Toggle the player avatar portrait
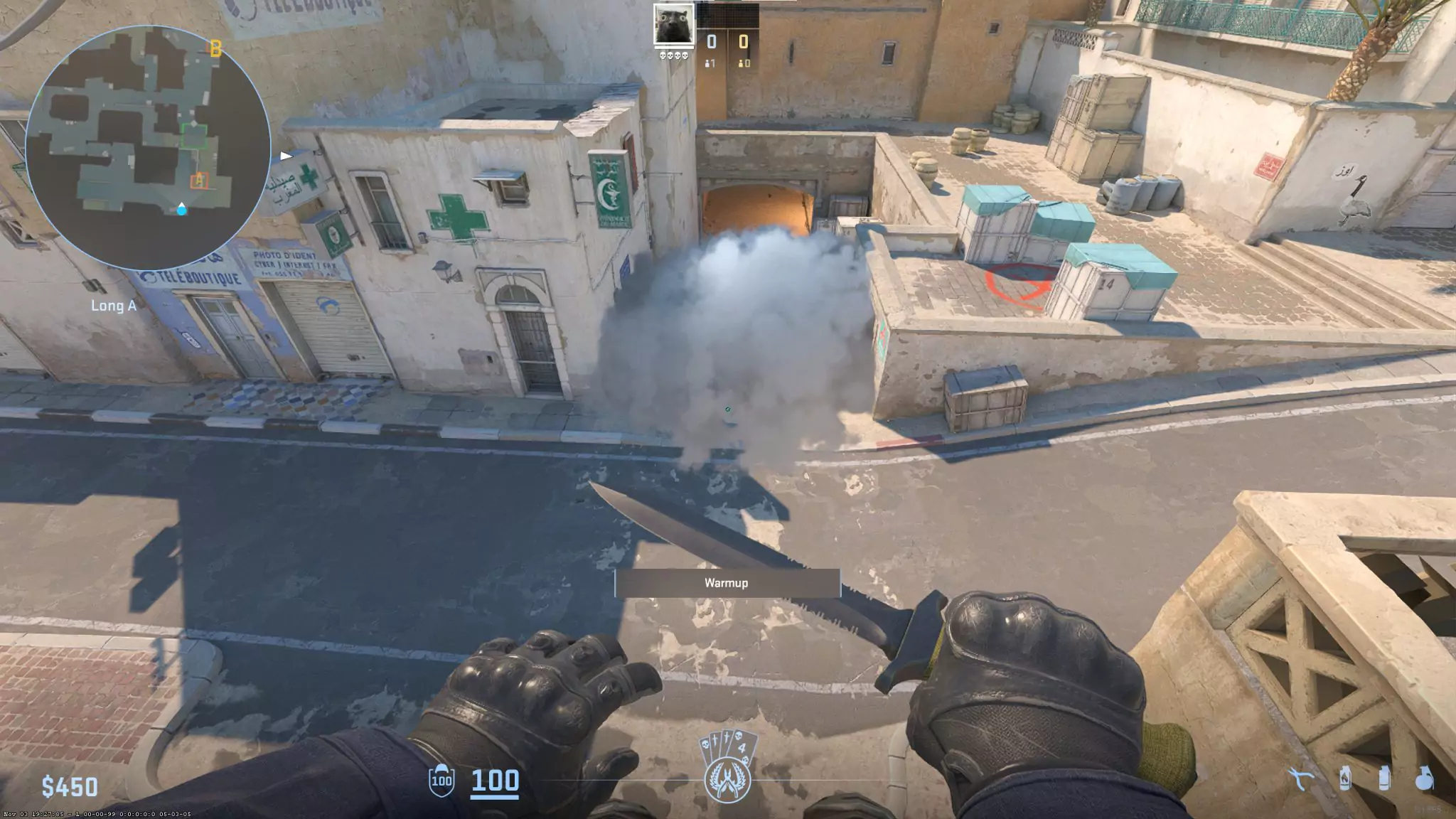Viewport: 1456px width, 819px height. 674,24
